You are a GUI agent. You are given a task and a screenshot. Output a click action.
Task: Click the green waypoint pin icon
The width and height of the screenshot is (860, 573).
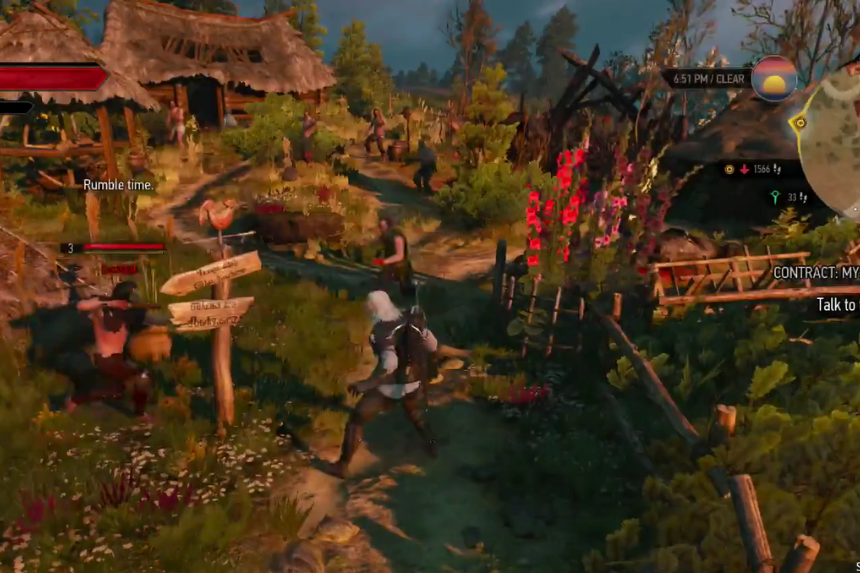[774, 198]
